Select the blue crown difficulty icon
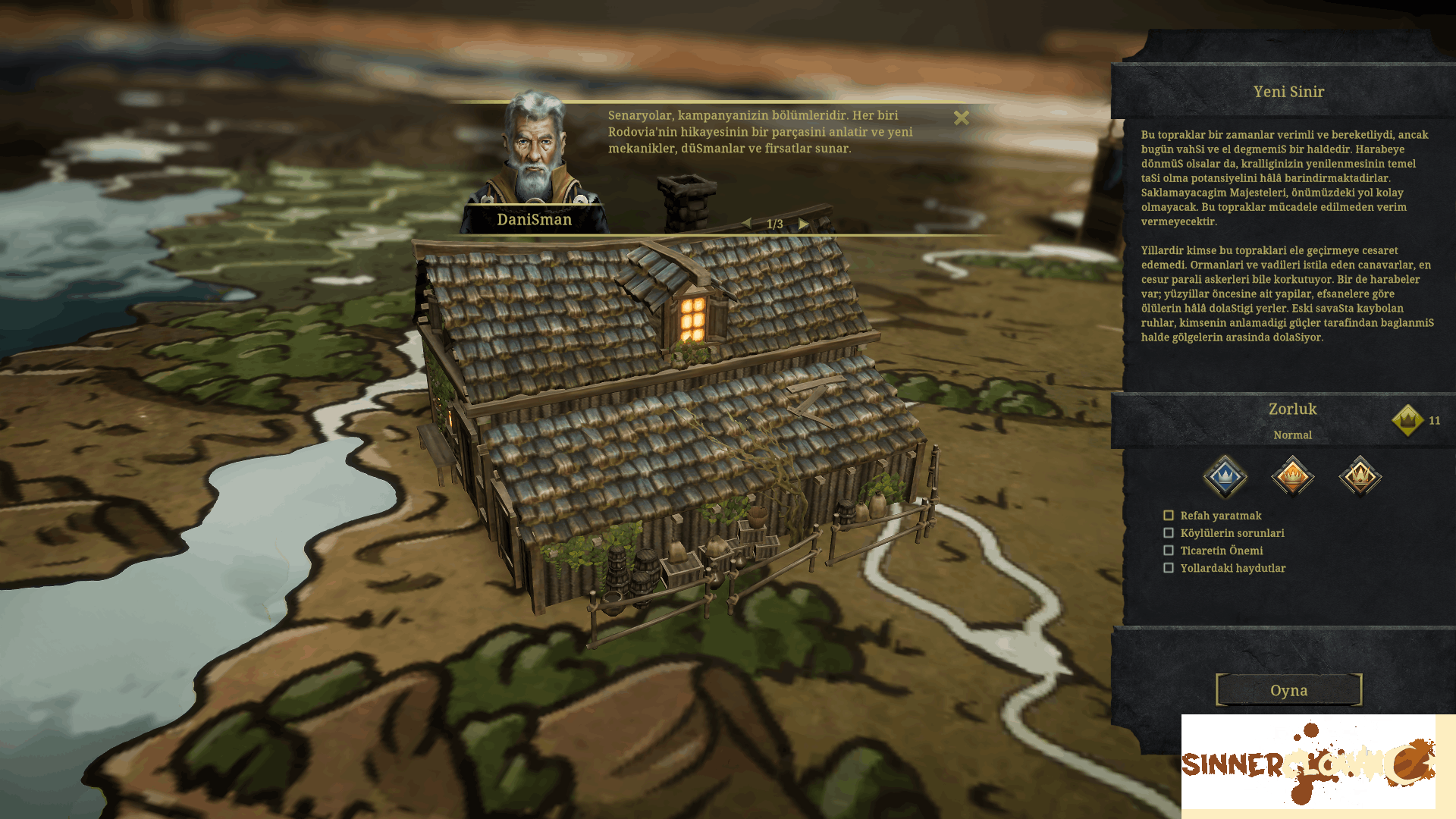Image resolution: width=1456 pixels, height=819 pixels. pyautogui.click(x=1225, y=476)
